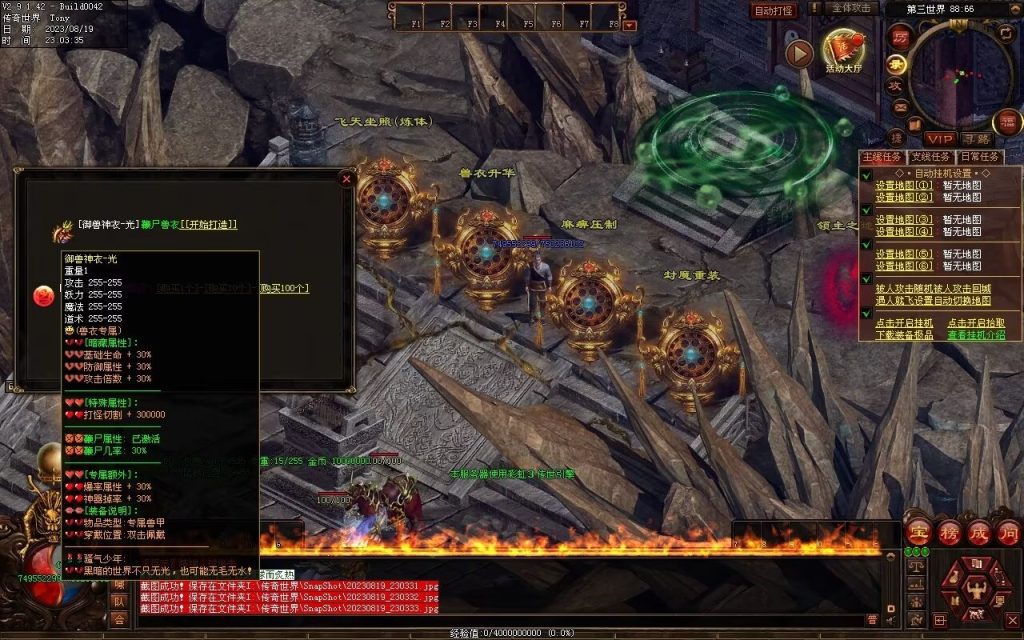Switch to the 主线任务 main quest tab

point(882,157)
